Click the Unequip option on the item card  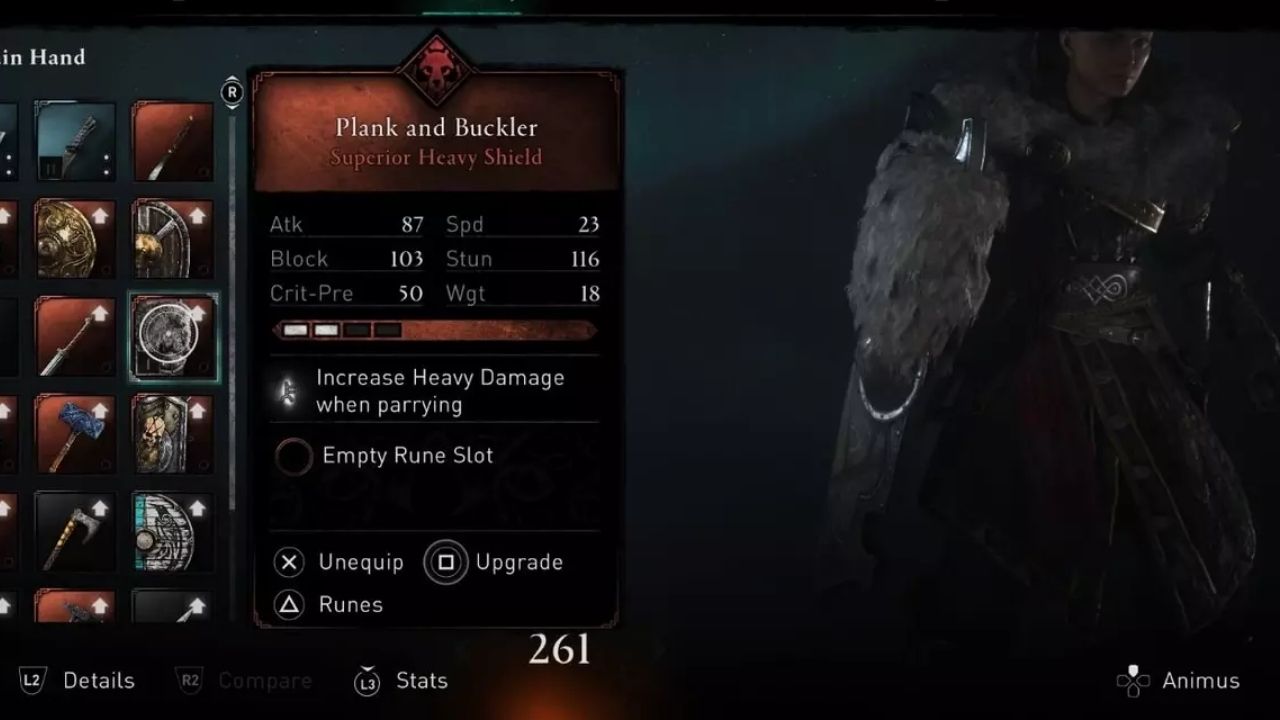340,562
